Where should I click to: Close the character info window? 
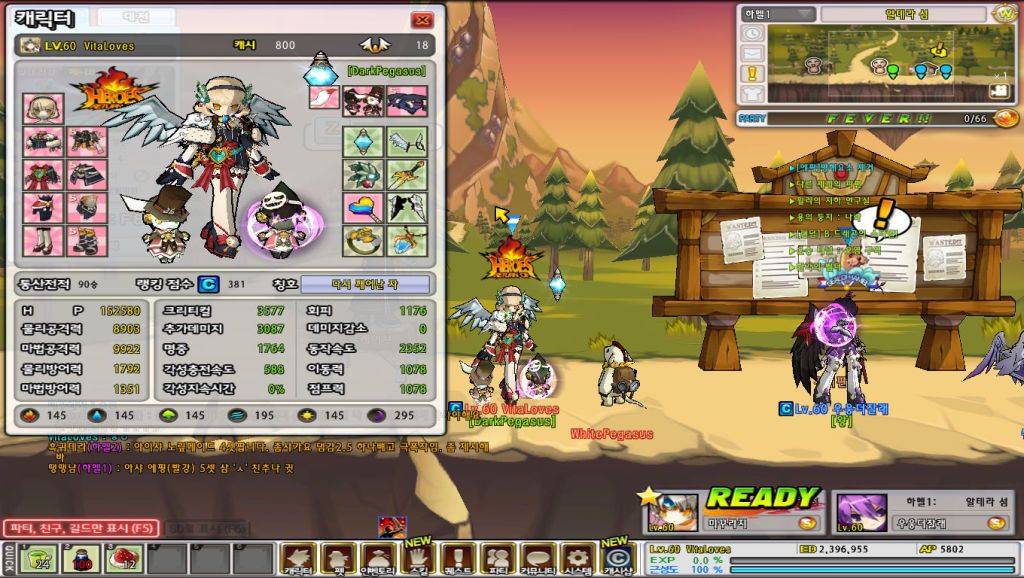(x=423, y=20)
